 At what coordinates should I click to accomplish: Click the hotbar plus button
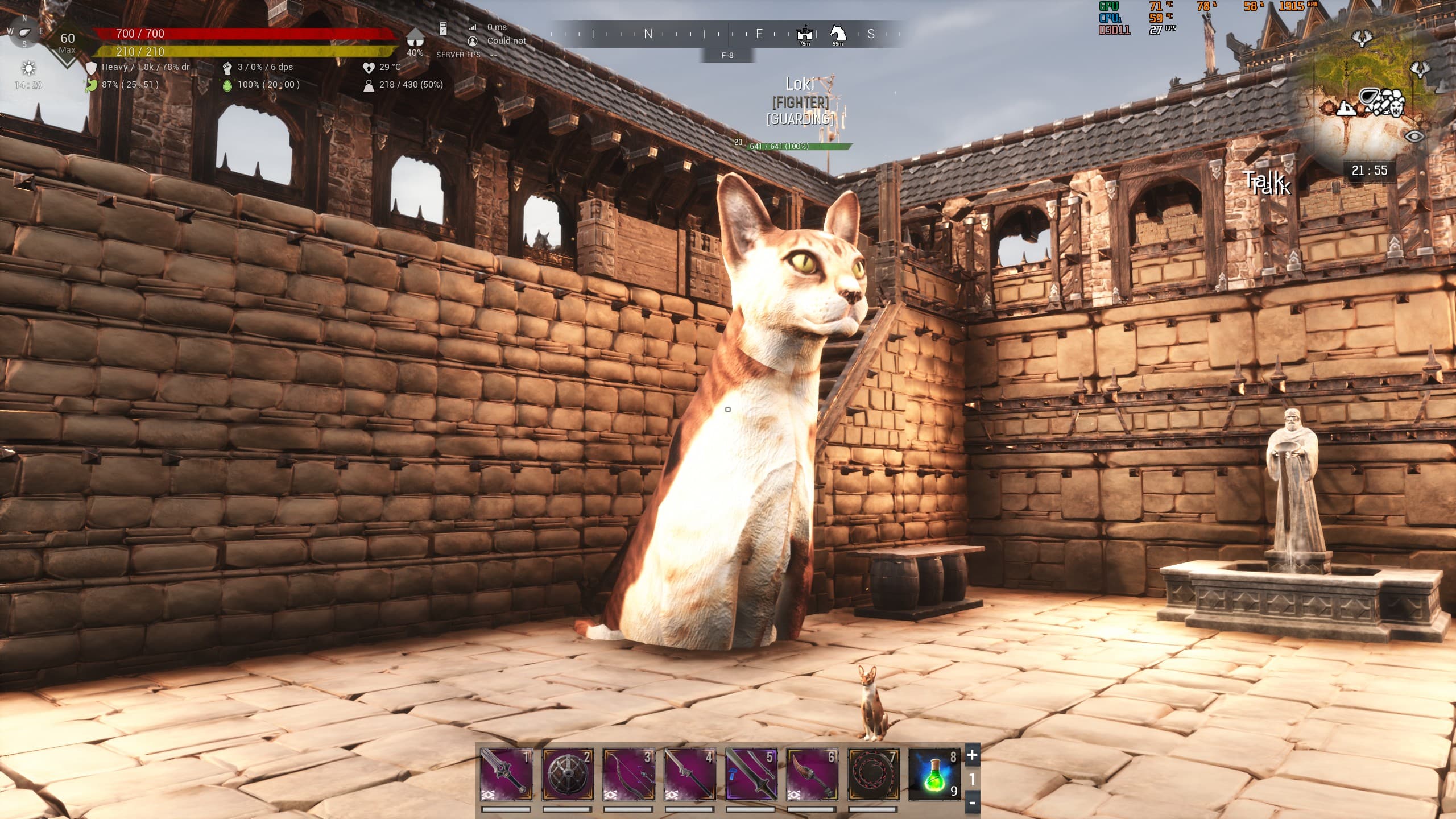tap(972, 755)
